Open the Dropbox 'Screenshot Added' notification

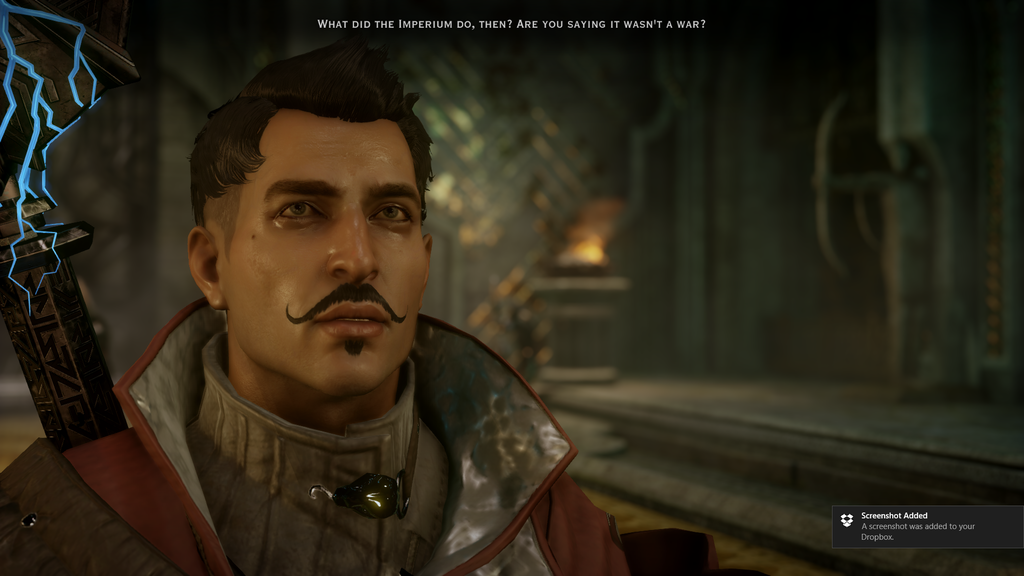[926, 527]
